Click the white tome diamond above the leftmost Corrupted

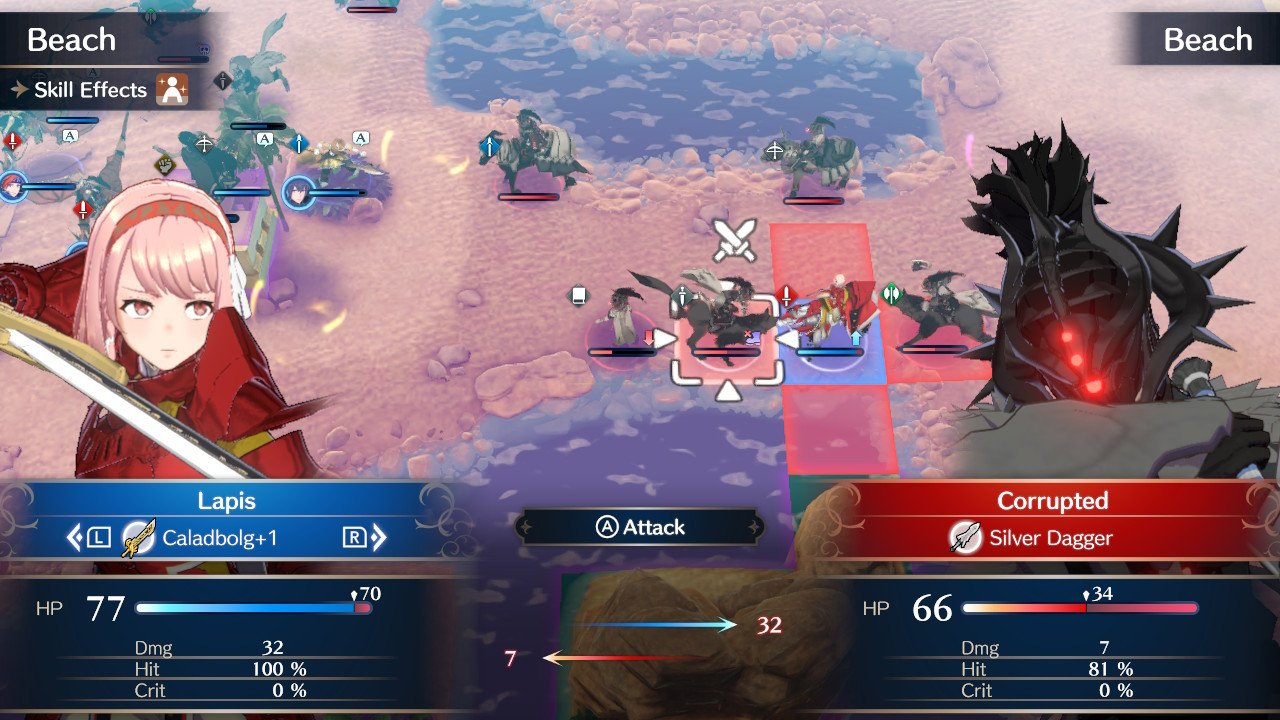579,294
